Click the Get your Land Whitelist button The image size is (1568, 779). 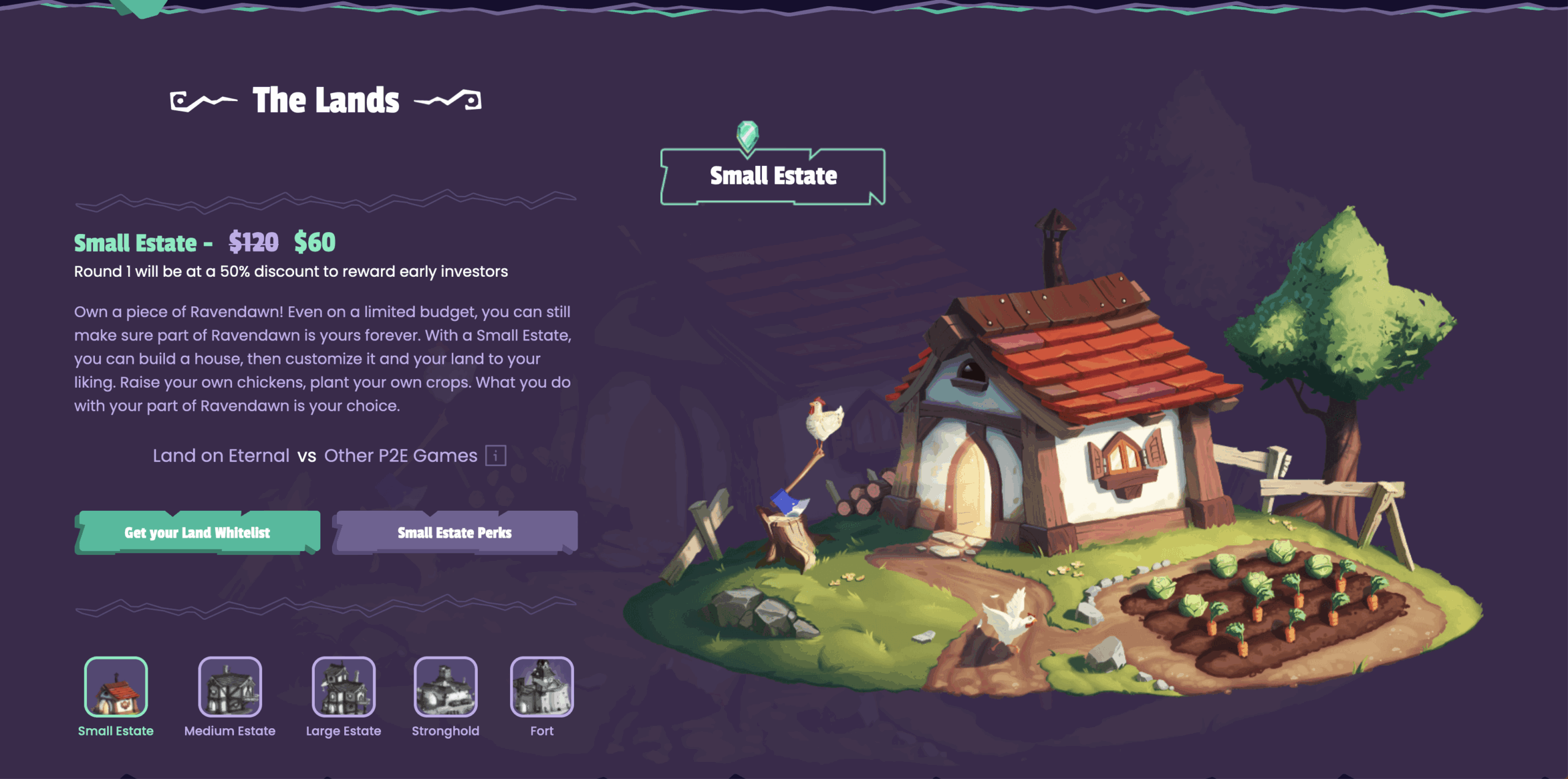197,532
